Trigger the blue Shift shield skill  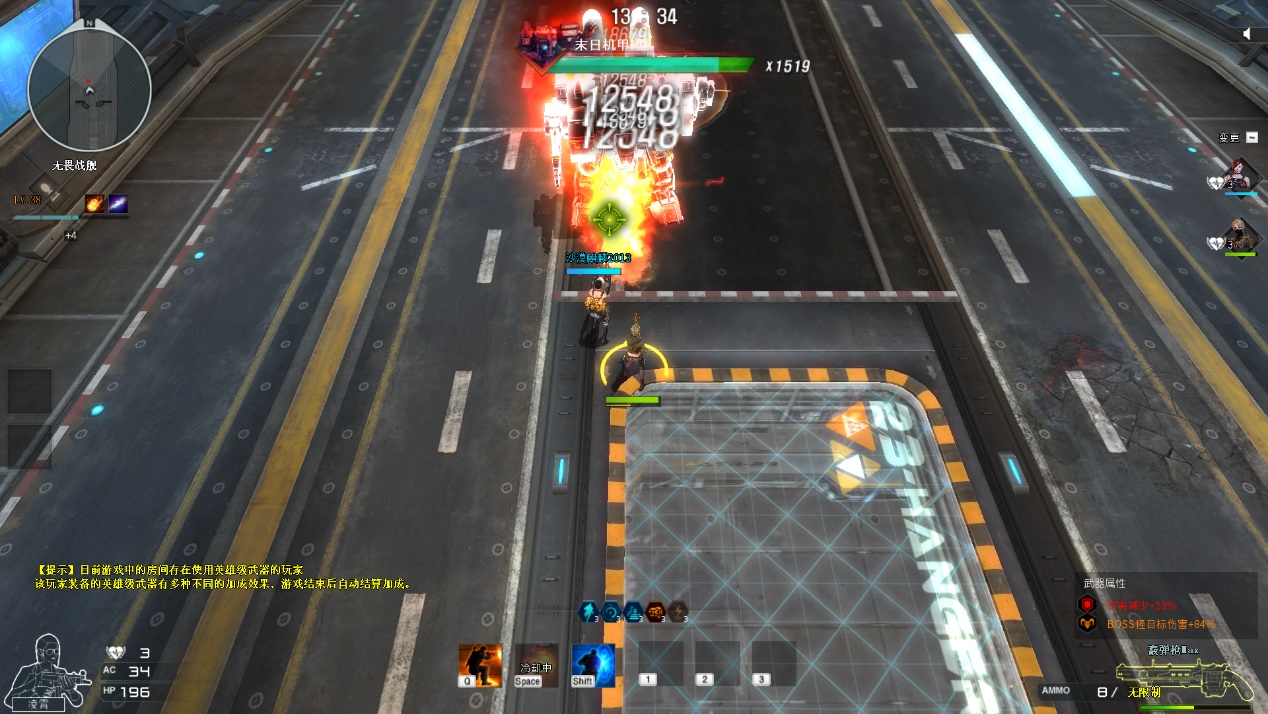592,665
